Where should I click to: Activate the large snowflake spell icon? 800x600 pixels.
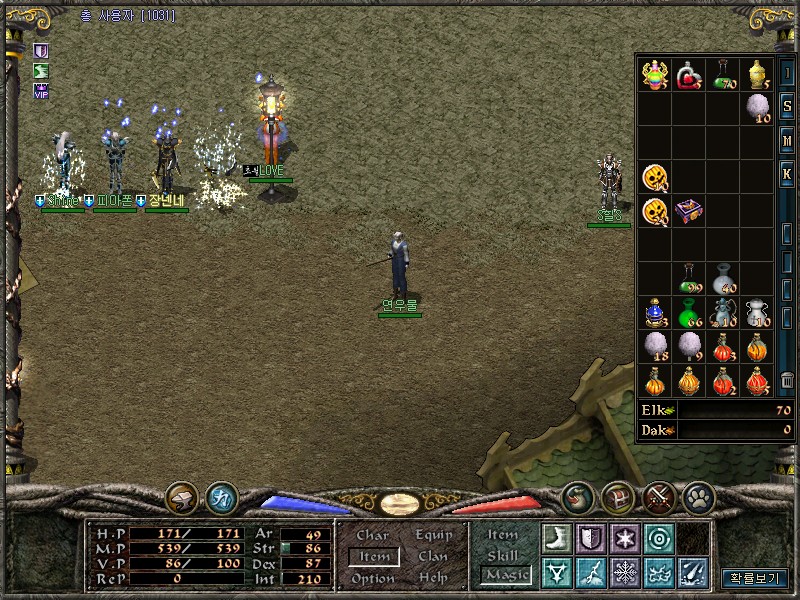click(x=625, y=573)
